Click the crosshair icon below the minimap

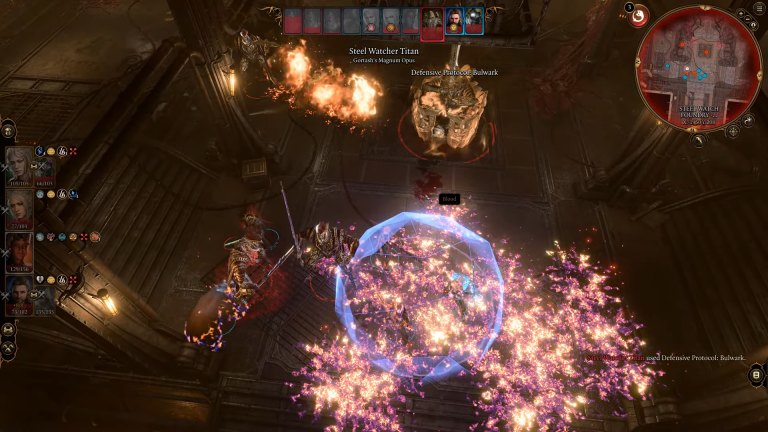point(732,131)
